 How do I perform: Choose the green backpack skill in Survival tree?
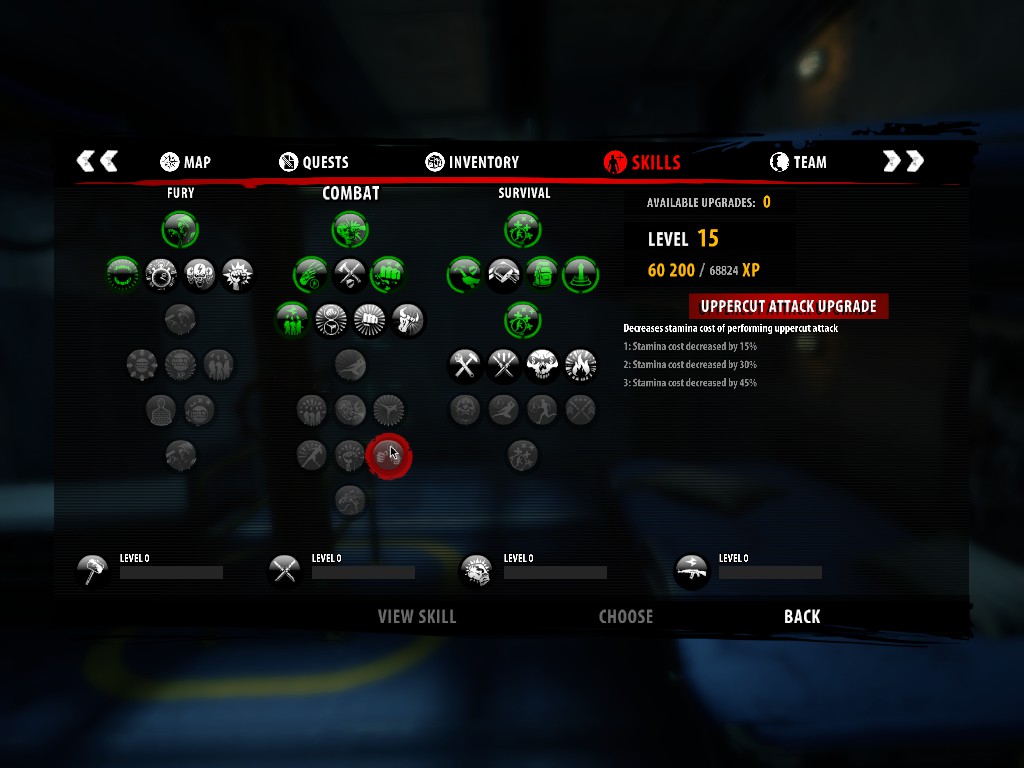542,273
